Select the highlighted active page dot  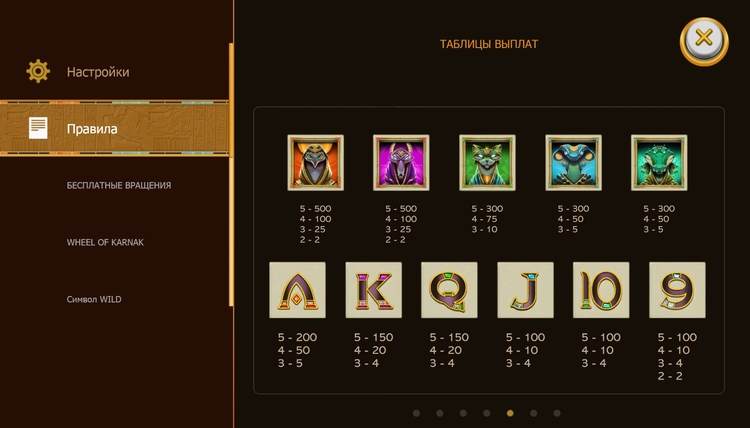pos(510,413)
